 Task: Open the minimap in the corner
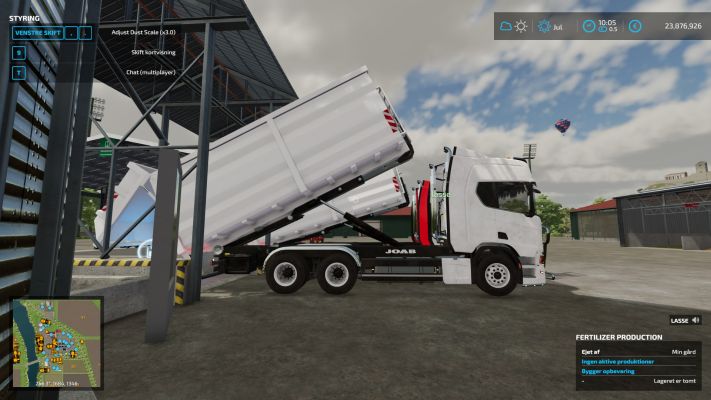click(57, 343)
